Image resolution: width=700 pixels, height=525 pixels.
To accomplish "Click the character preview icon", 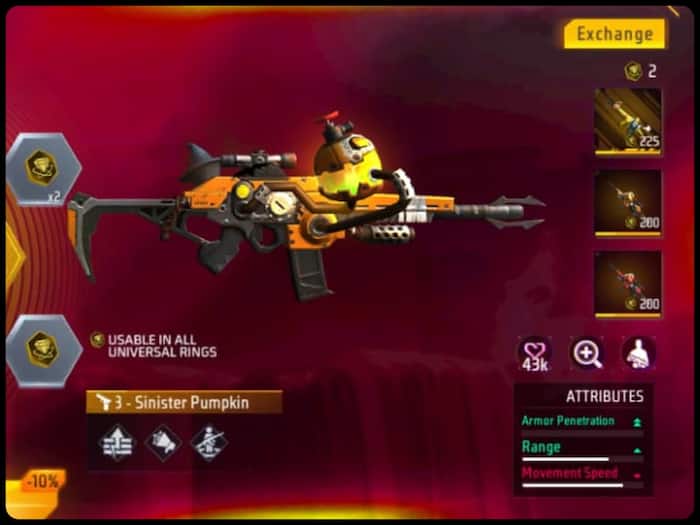I will pyautogui.click(x=638, y=353).
